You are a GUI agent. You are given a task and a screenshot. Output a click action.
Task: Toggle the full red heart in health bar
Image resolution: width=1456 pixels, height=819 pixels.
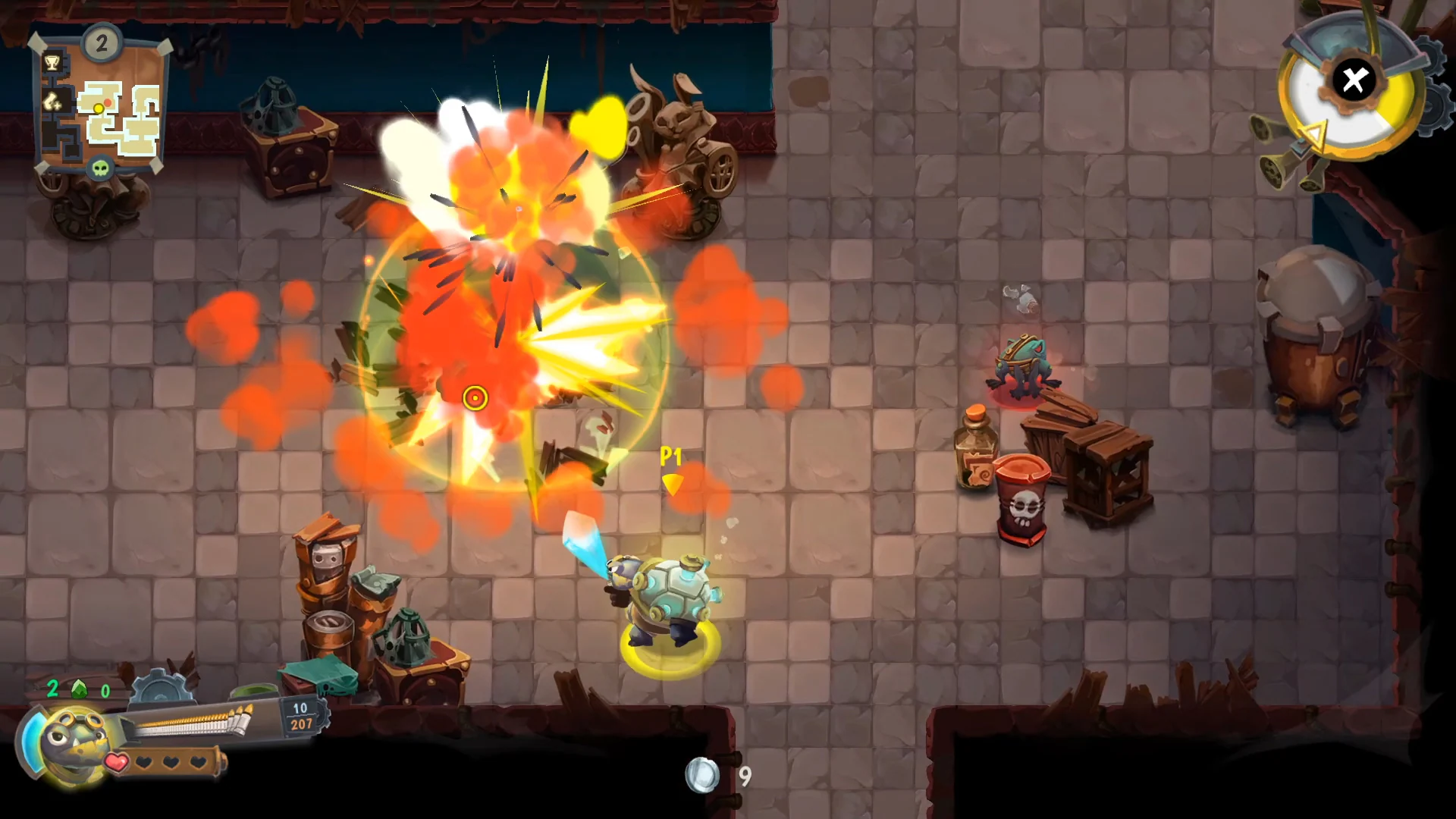coord(117,761)
